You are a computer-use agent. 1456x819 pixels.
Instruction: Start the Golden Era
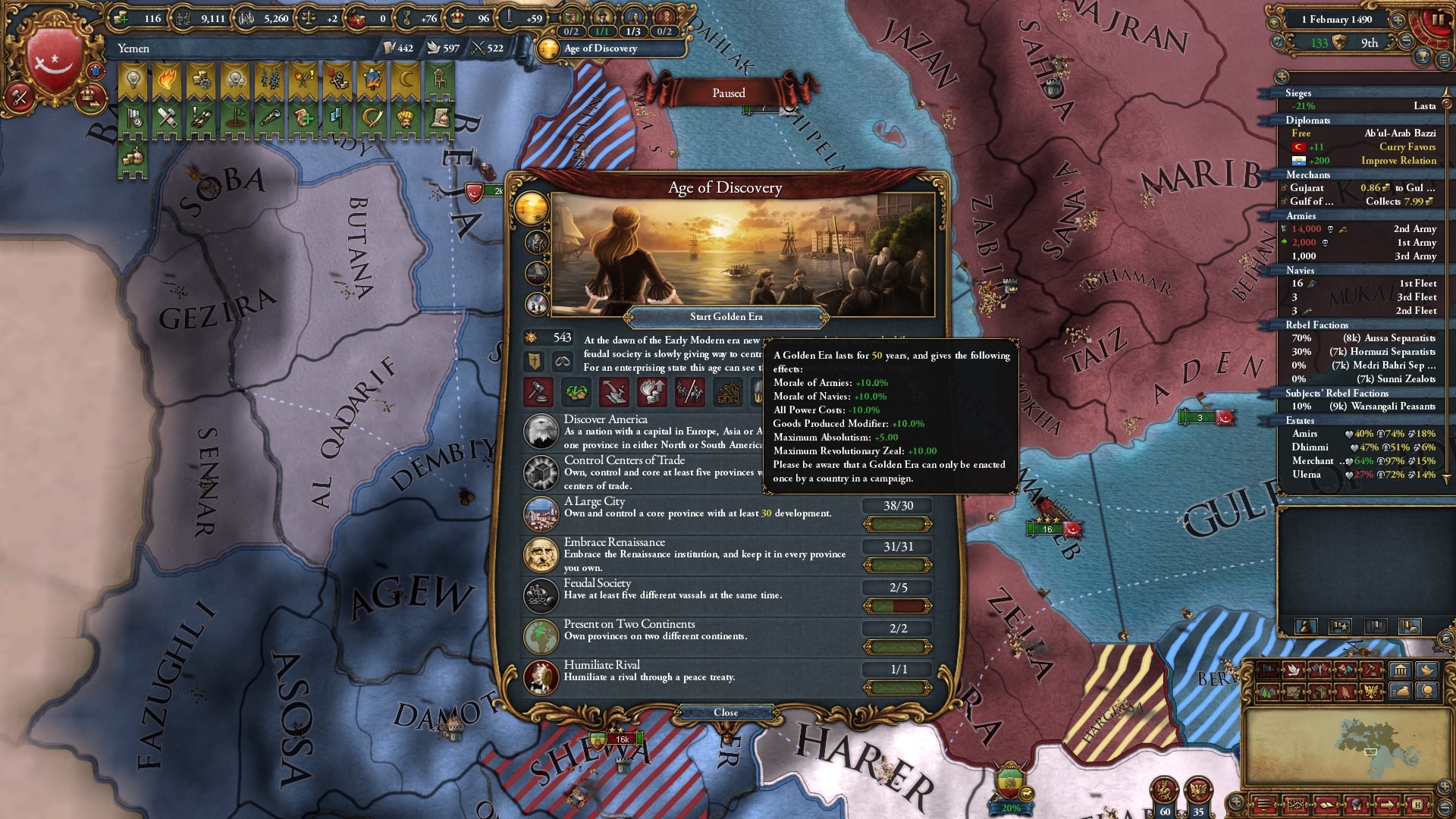pyautogui.click(x=726, y=317)
